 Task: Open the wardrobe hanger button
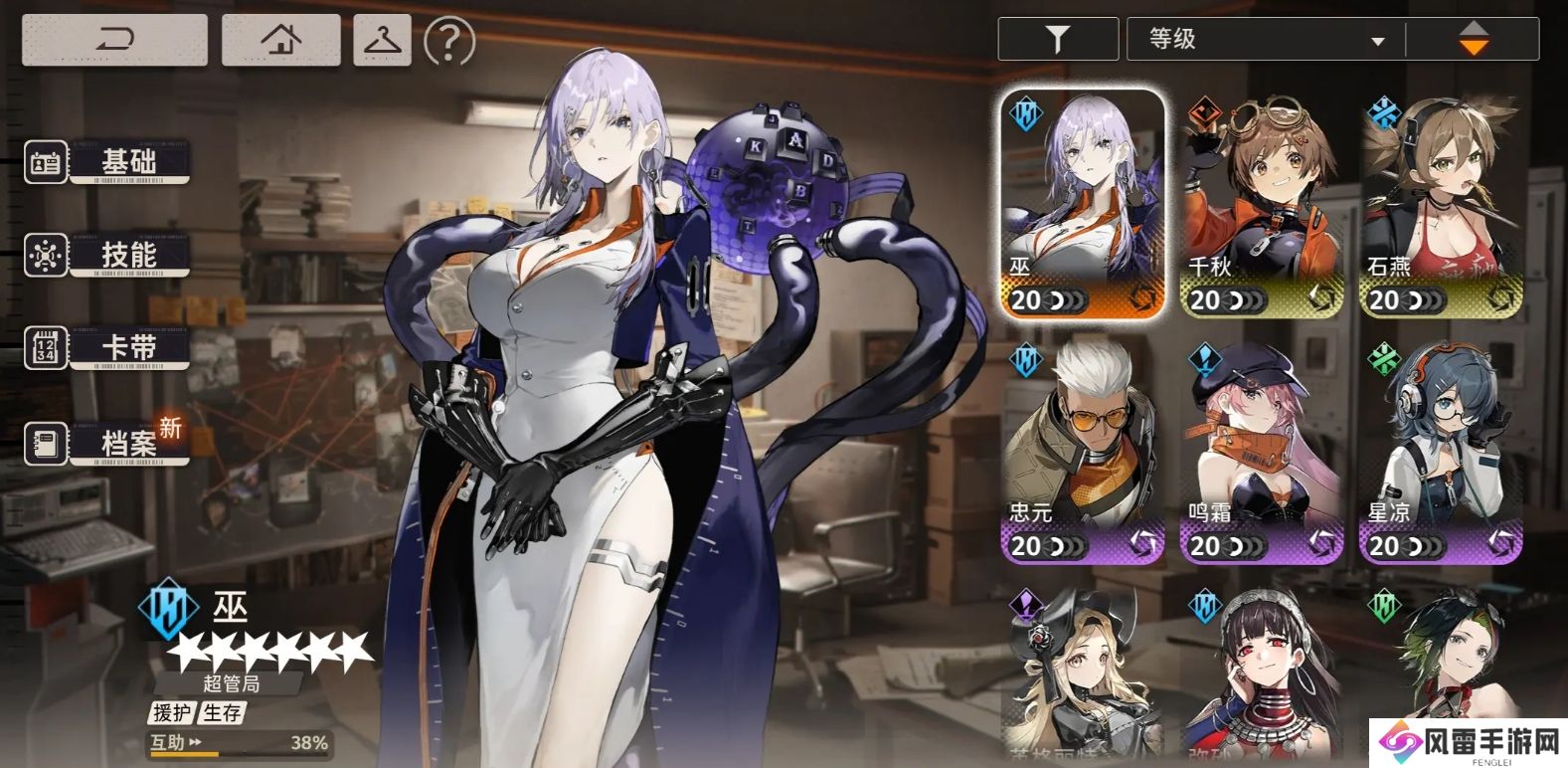[382, 40]
